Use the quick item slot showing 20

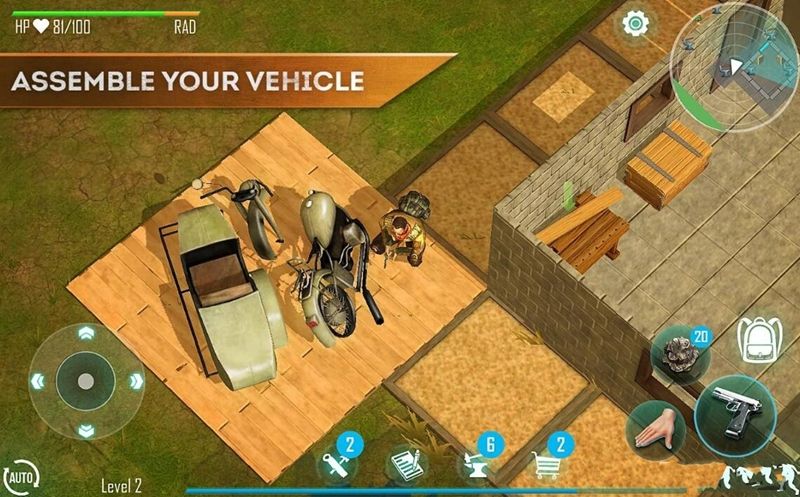[x=680, y=353]
